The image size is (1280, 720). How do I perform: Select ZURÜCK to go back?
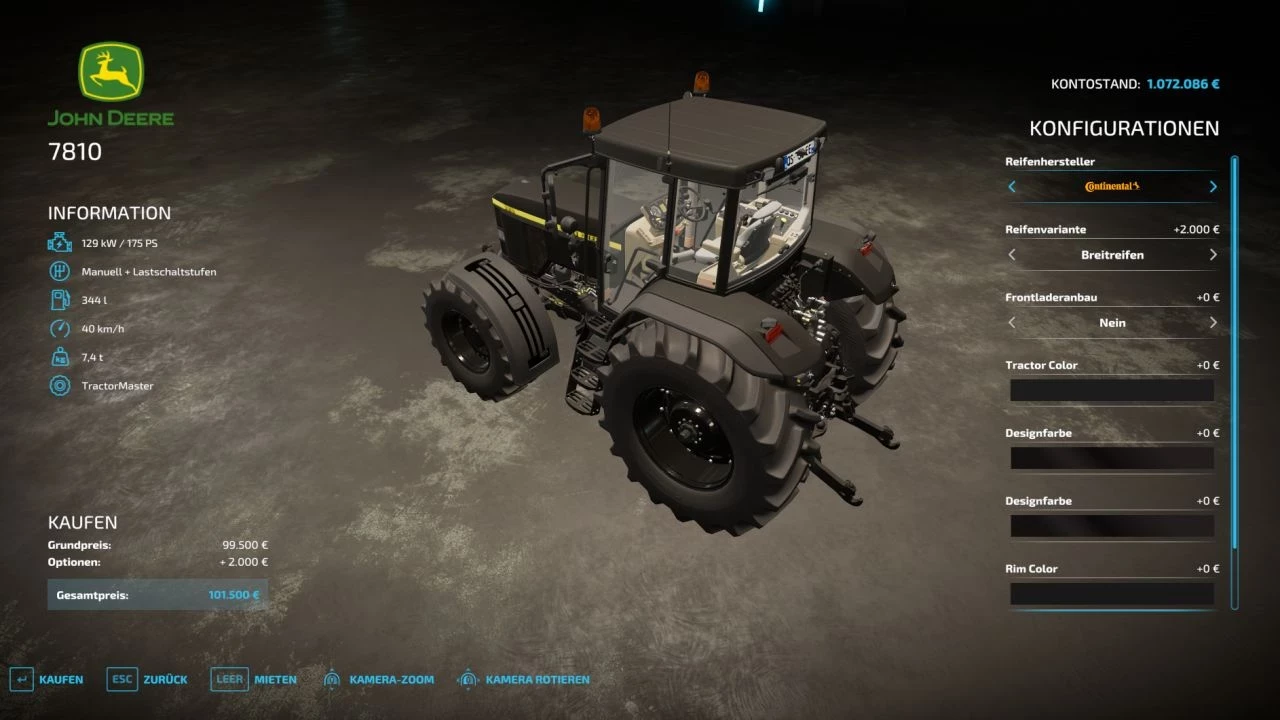(167, 678)
